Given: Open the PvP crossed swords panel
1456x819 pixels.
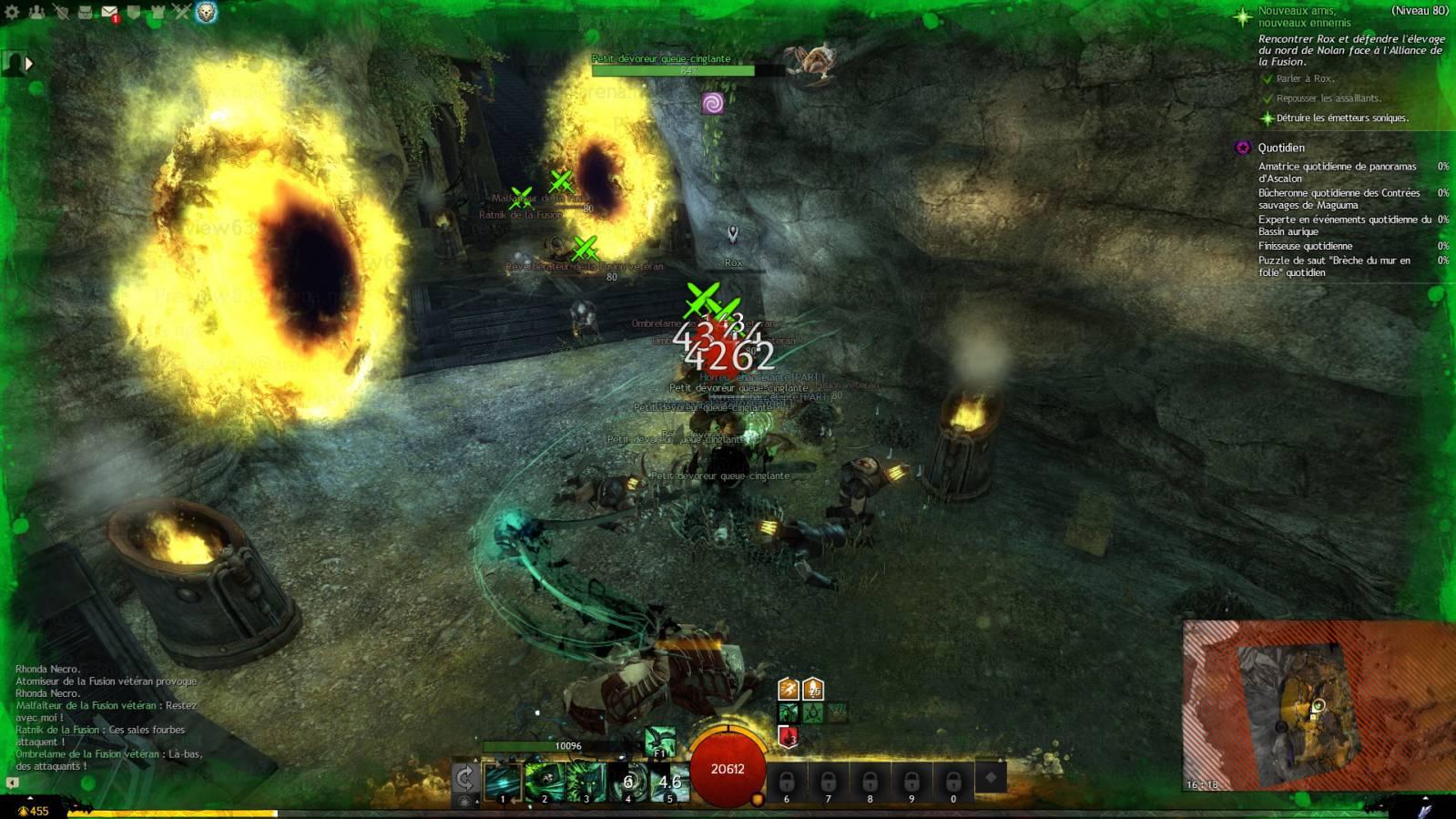Looking at the screenshot, I should [181, 12].
